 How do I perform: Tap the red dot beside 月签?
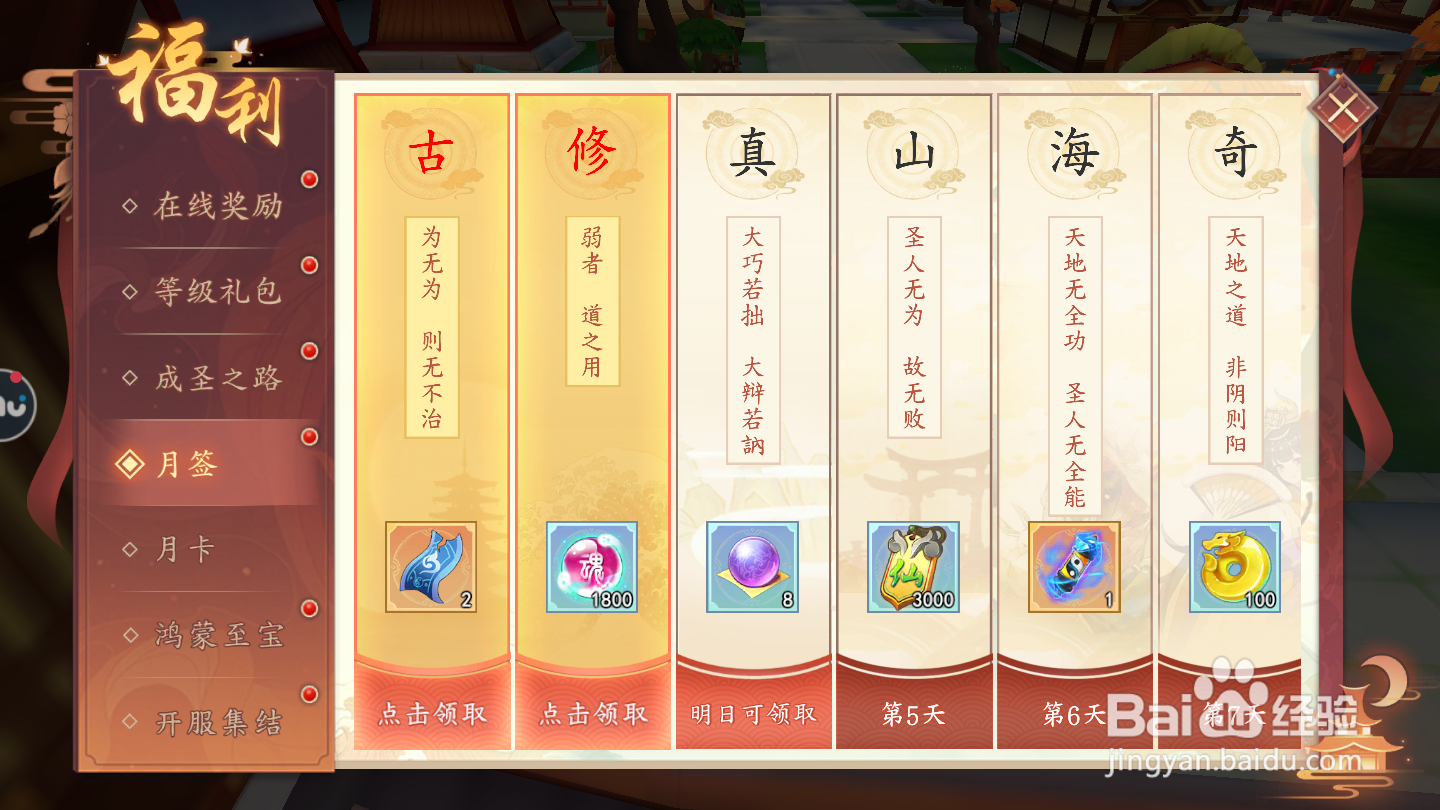[x=308, y=437]
